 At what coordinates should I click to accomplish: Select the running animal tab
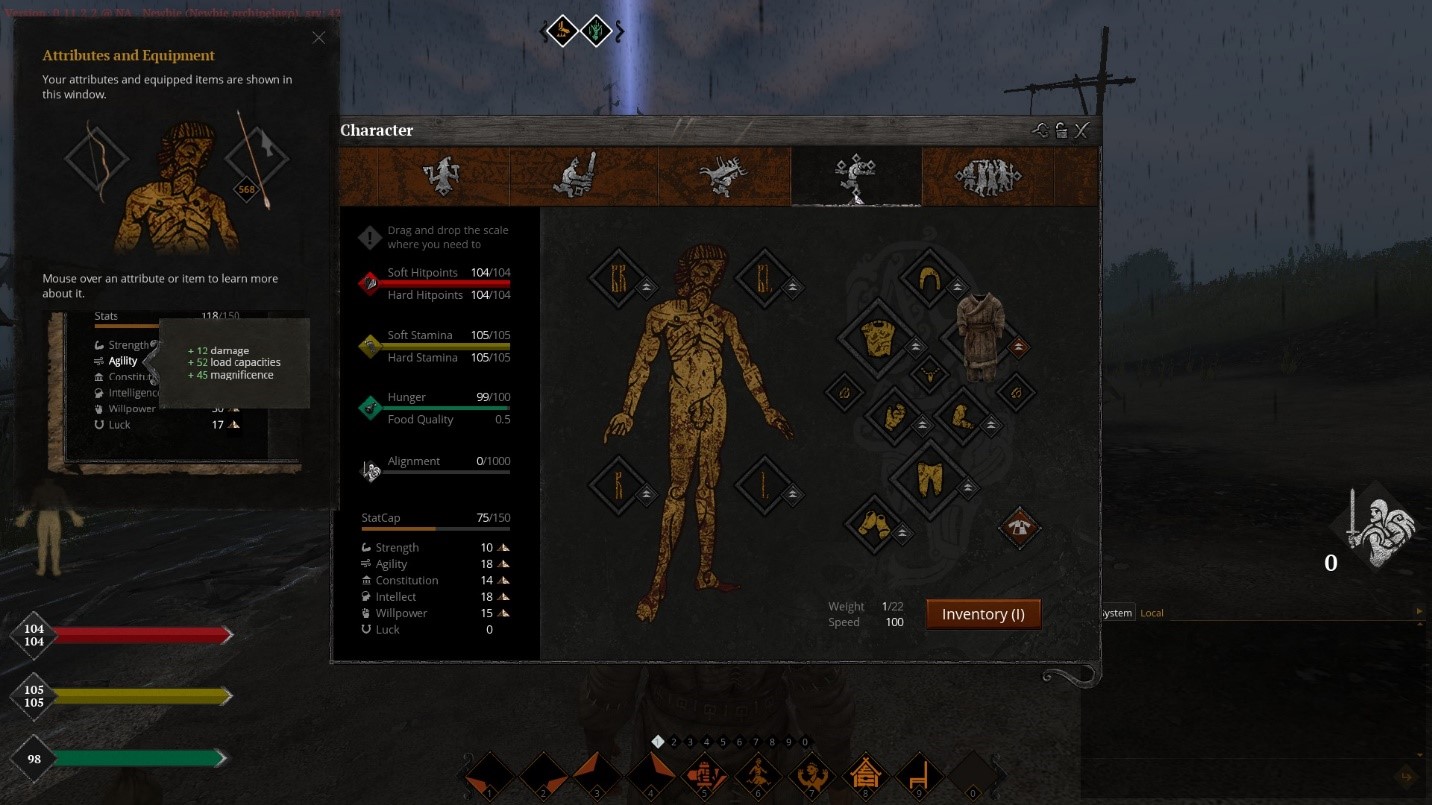click(723, 177)
